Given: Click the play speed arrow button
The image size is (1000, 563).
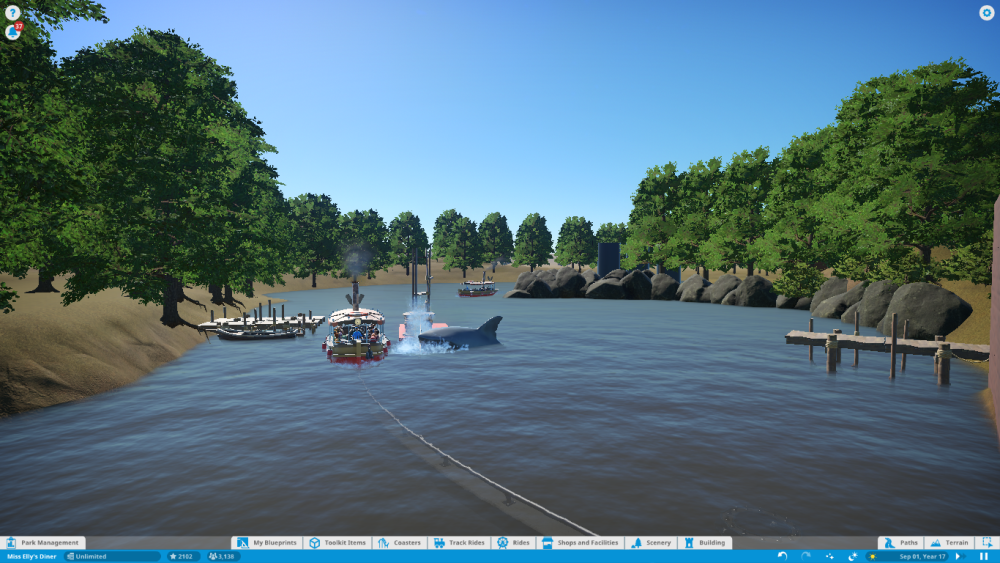Looking at the screenshot, I should pyautogui.click(x=958, y=556).
